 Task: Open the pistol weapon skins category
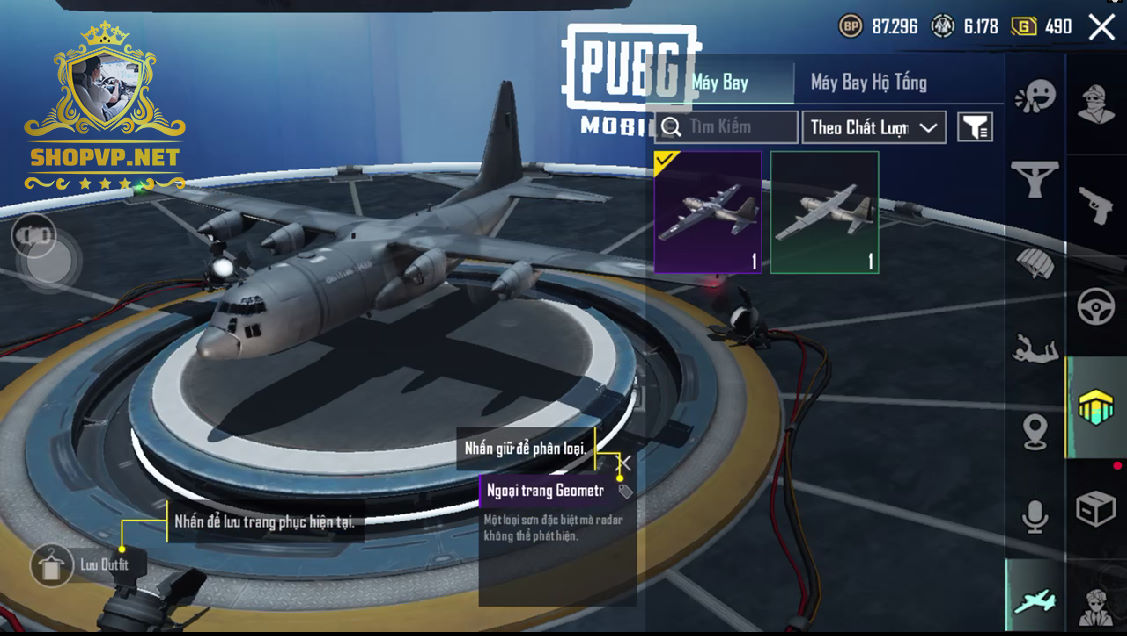[1096, 205]
